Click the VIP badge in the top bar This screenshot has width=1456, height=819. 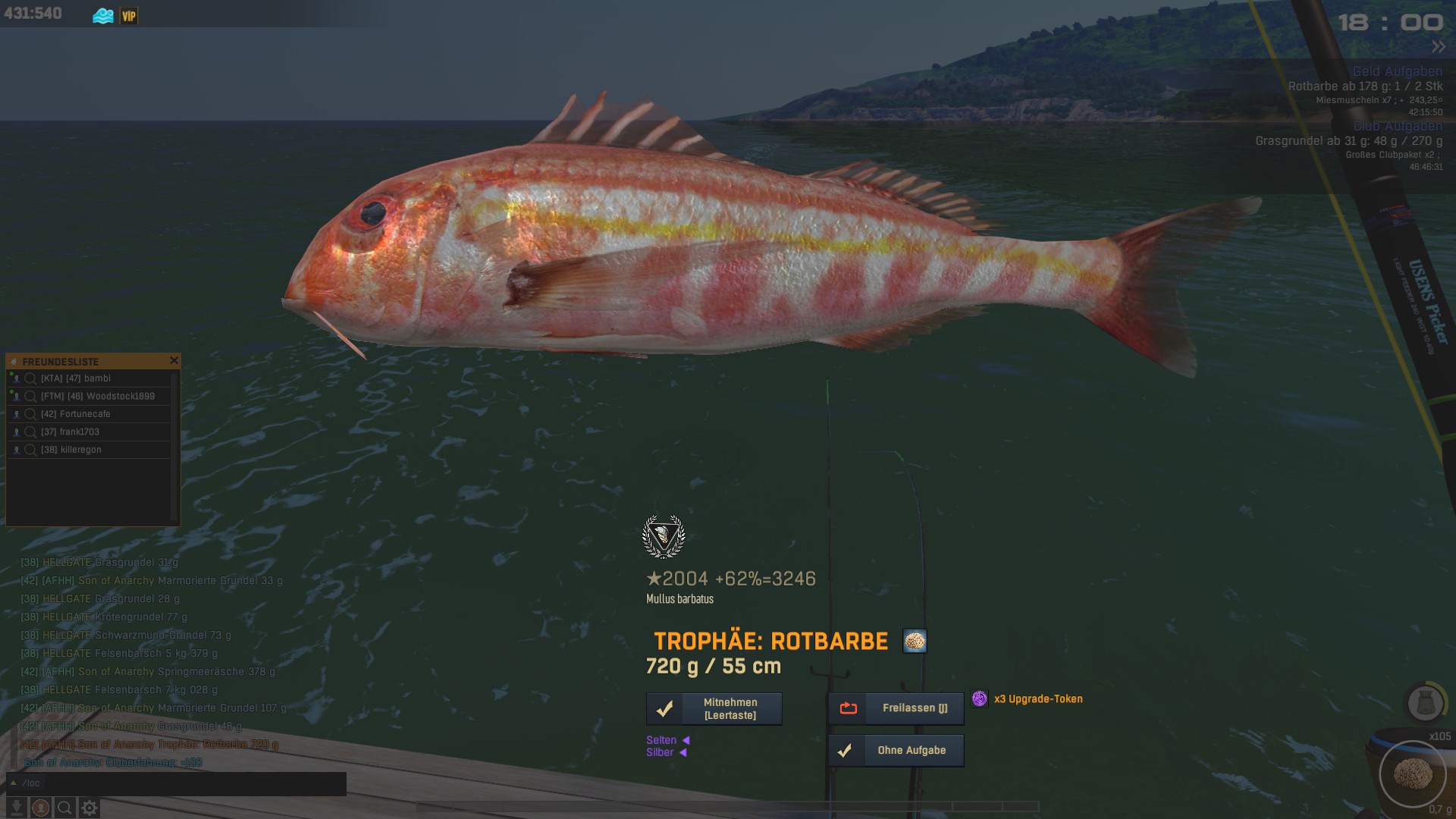(x=129, y=16)
